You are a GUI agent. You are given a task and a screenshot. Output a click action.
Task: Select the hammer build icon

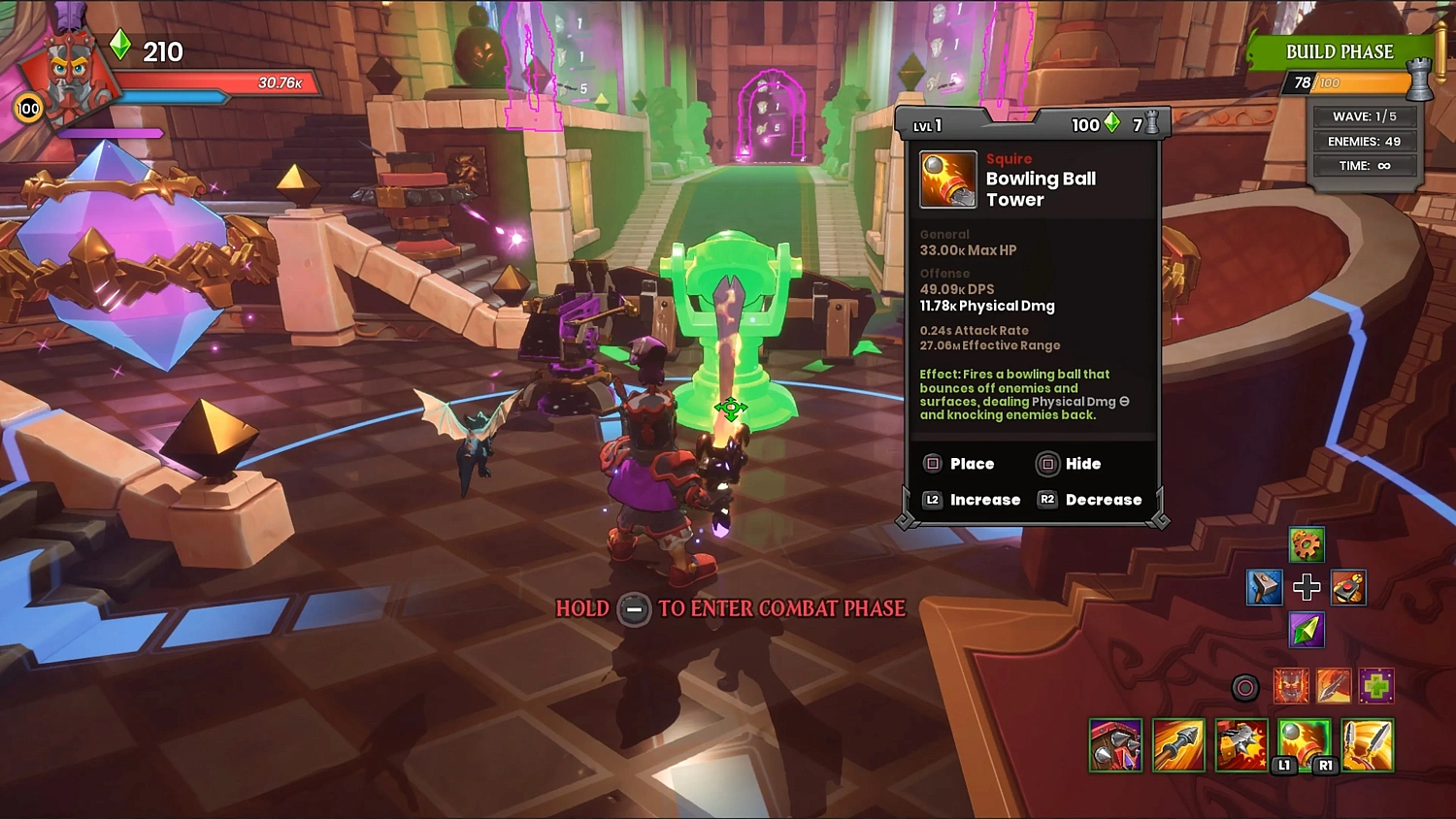1264,587
